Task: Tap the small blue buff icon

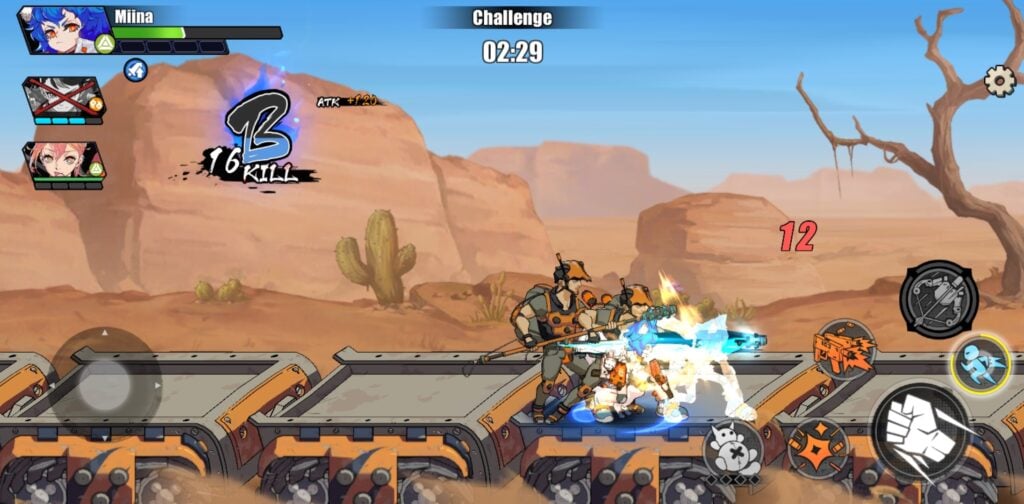Action: [136, 69]
